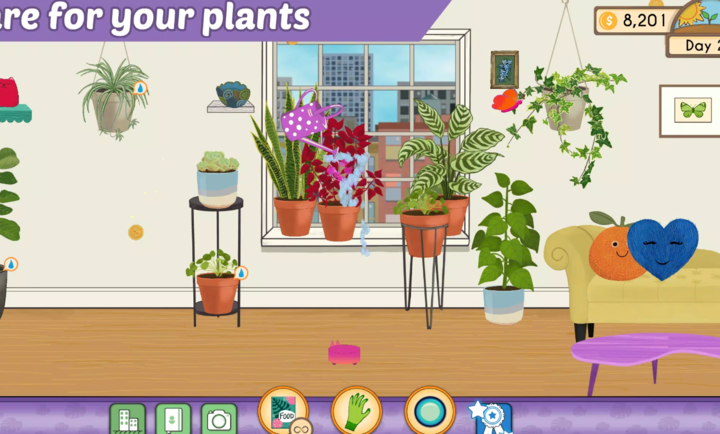The image size is (720, 434).
Task: Open the blue ribbon awards
Action: click(492, 416)
